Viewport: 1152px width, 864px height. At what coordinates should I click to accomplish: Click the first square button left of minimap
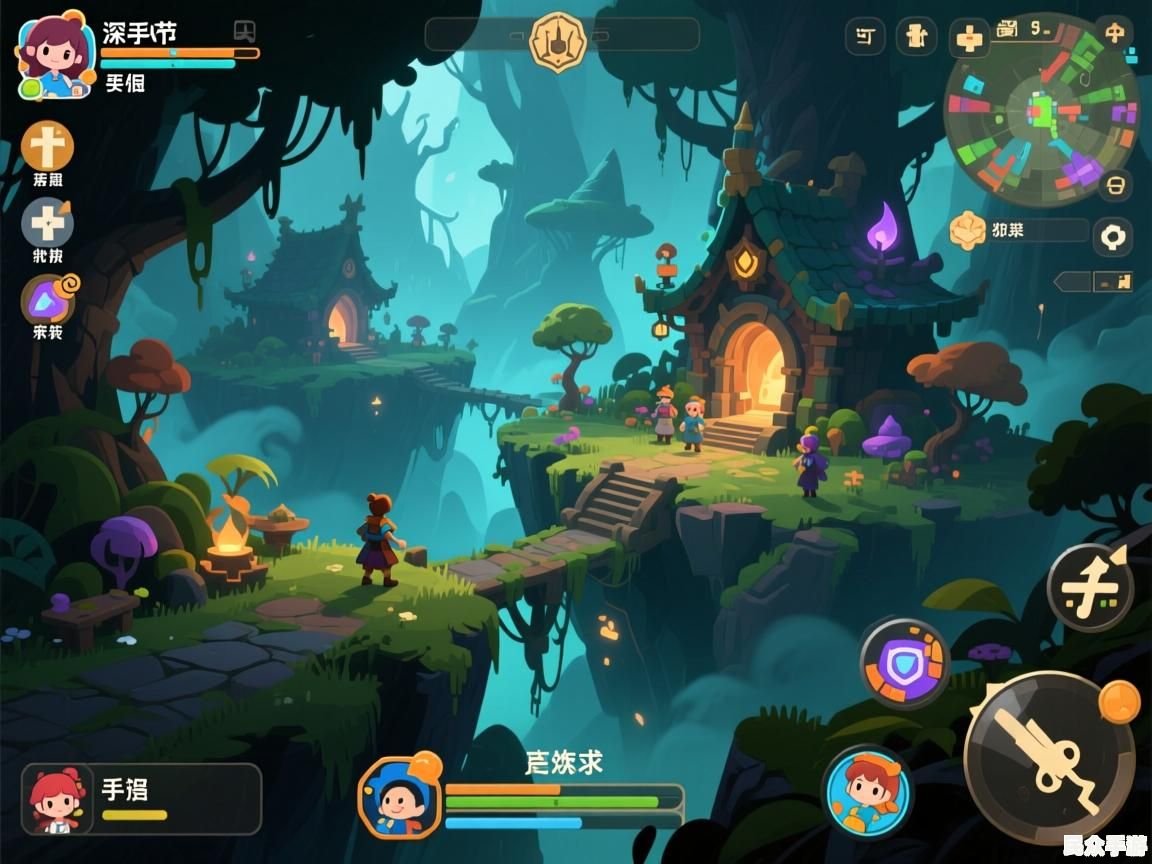pos(865,37)
